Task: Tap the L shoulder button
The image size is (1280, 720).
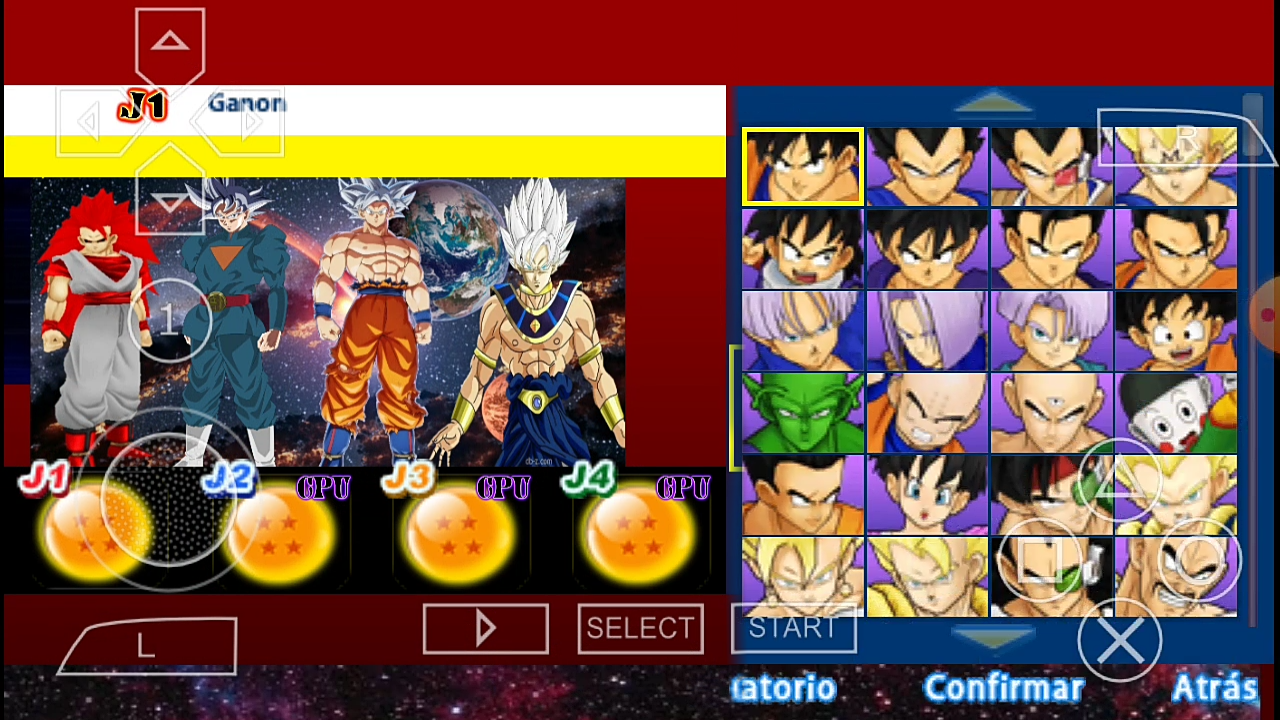Action: click(x=145, y=645)
